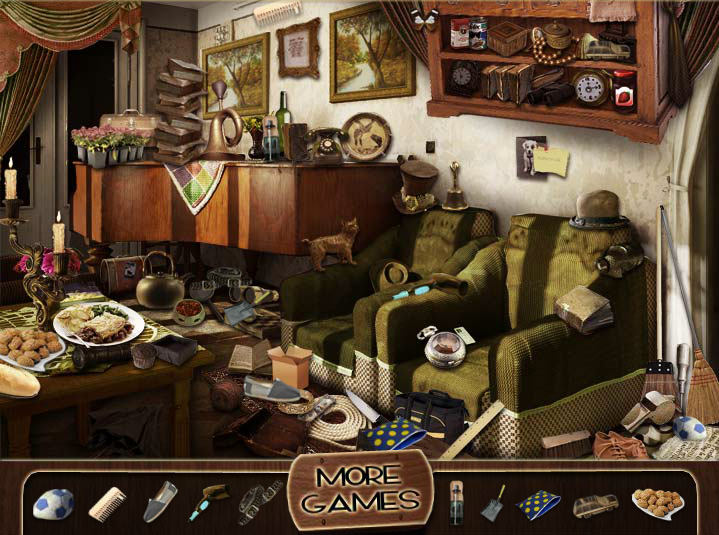Click the patterned belt strap icon
The width and height of the screenshot is (719, 535).
coord(260,501)
